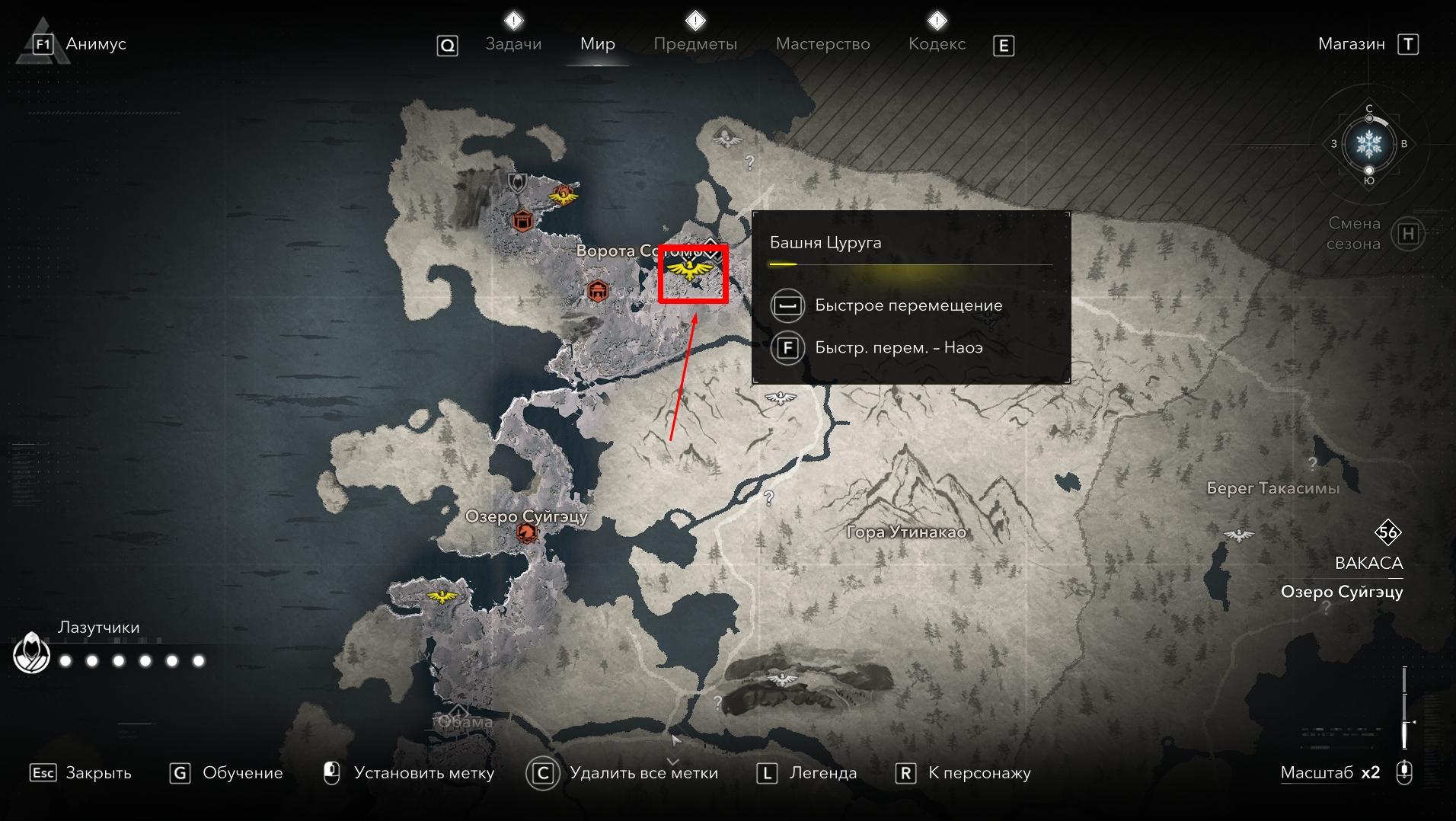Center map with К персонажу
This screenshot has width=1456, height=821.
point(979,773)
